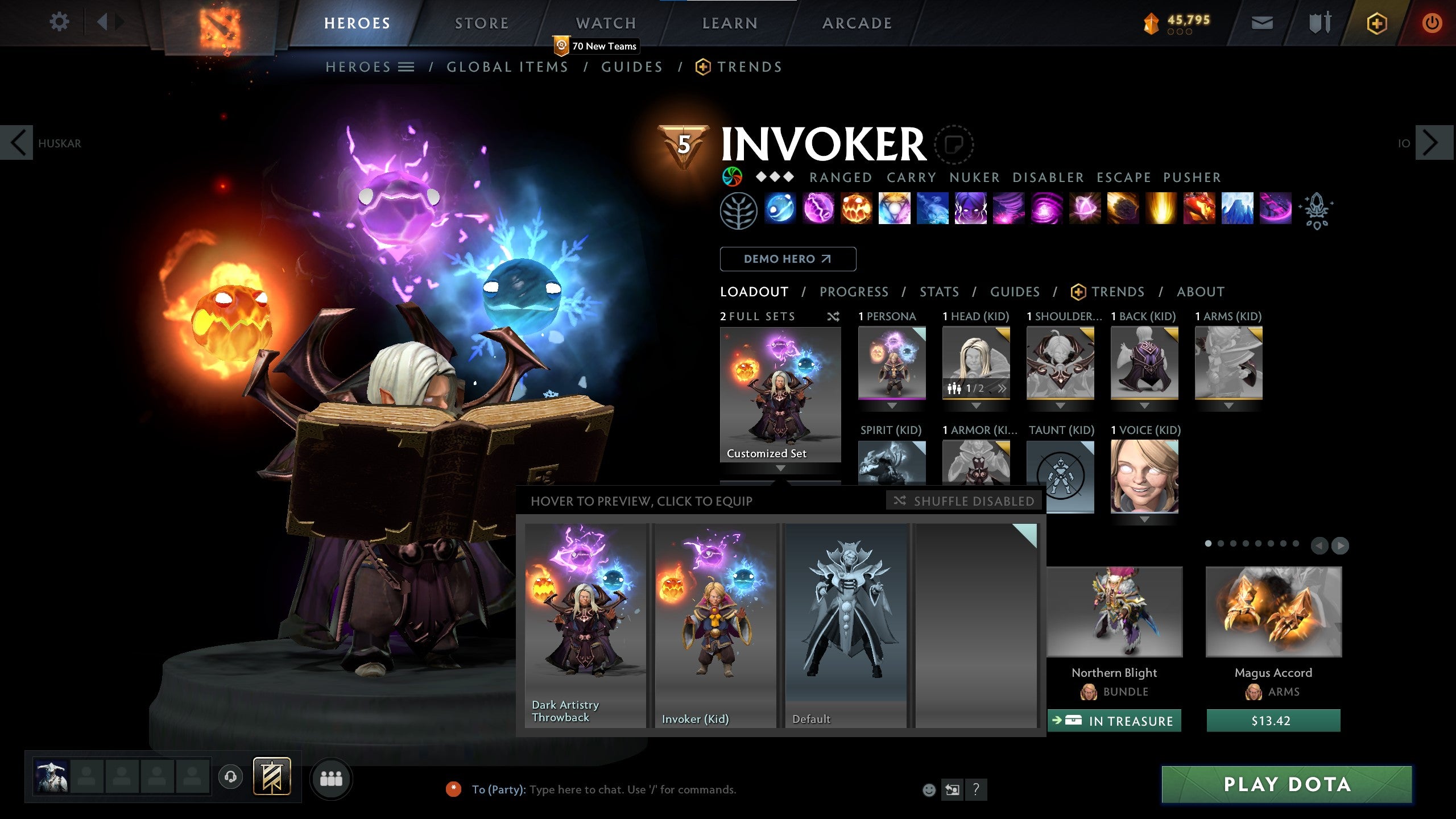Viewport: 1456px width, 819px height.
Task: Click the Demo Hero button
Action: click(788, 259)
